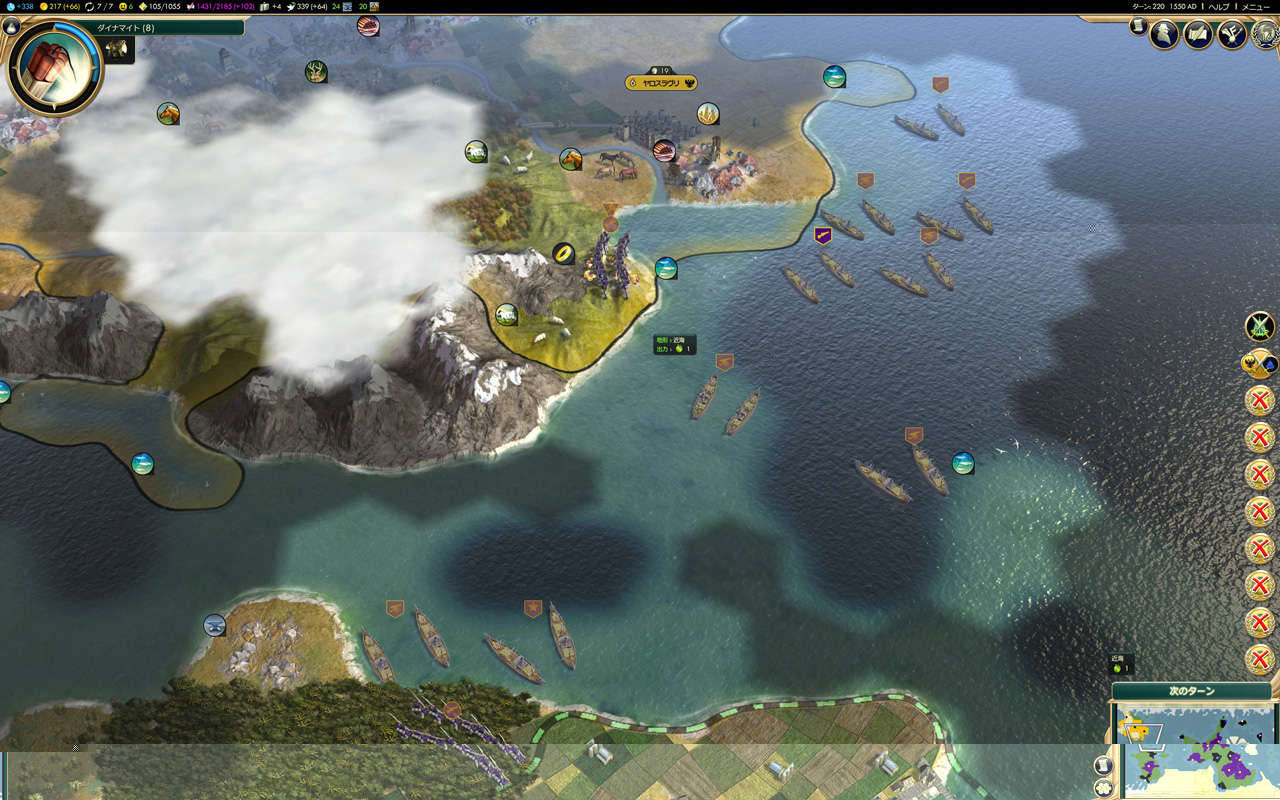Open the social policies icon
1280x800 pixels.
coord(1198,35)
